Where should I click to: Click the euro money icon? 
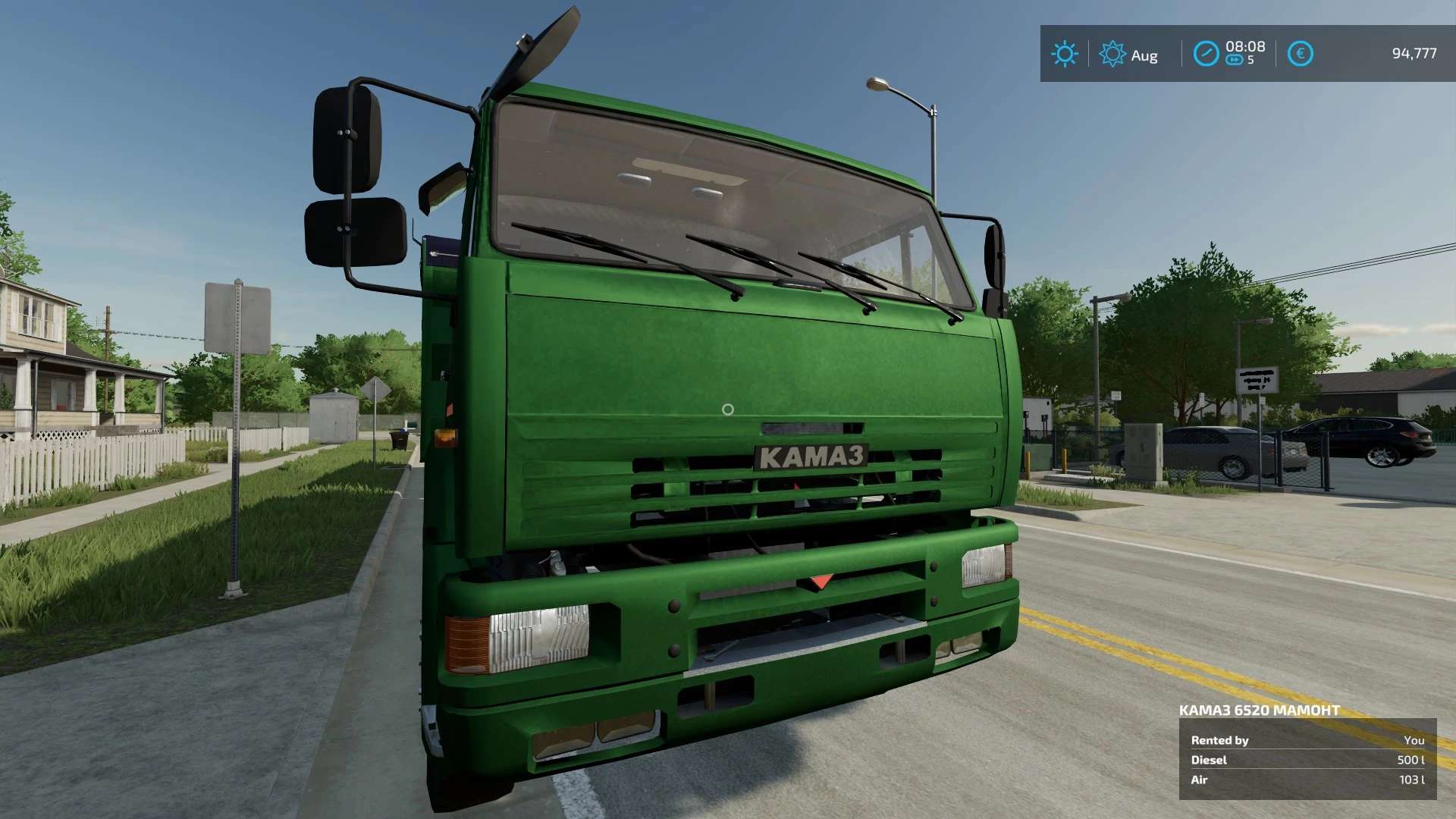pos(1300,54)
